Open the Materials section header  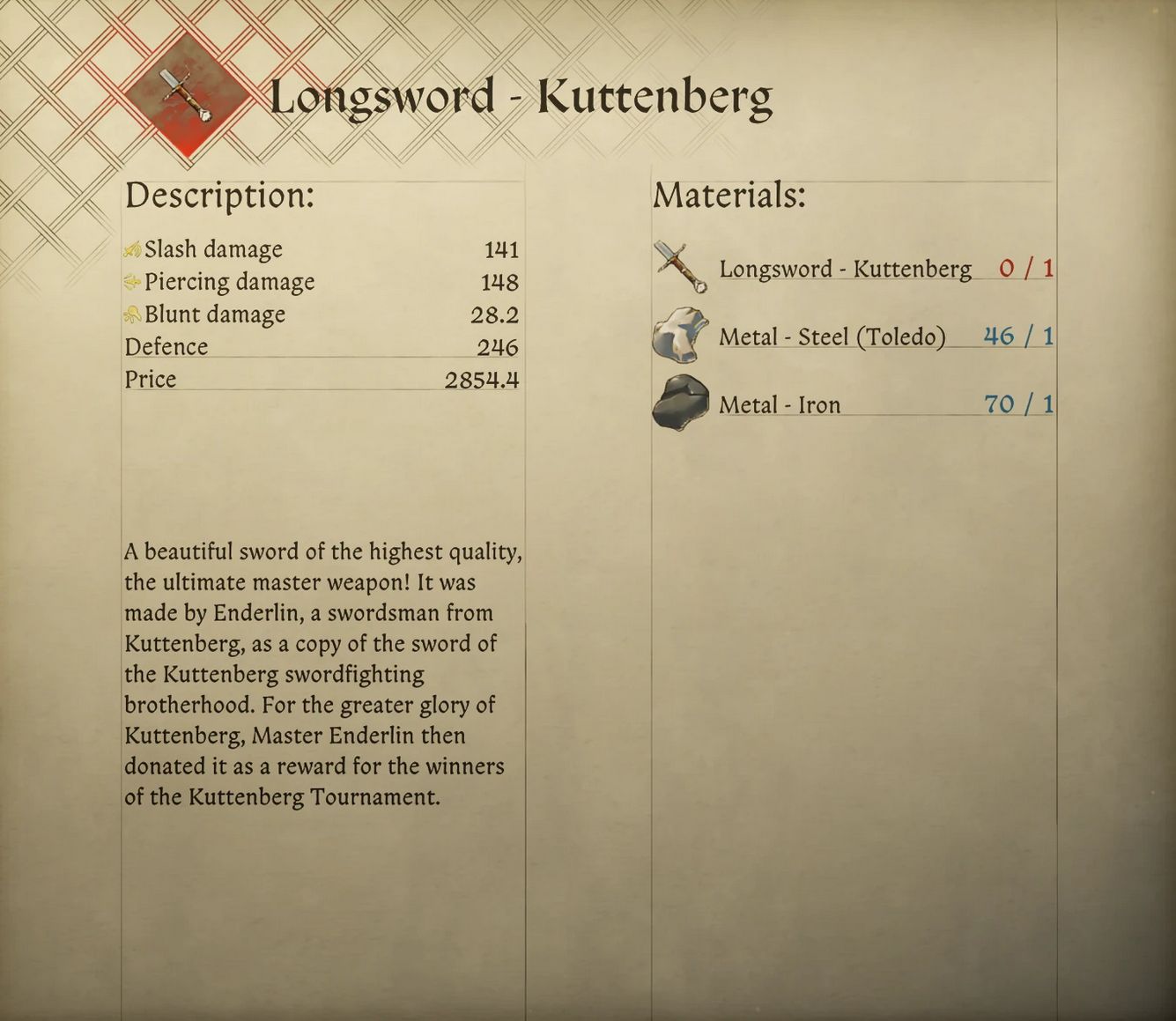(x=728, y=196)
